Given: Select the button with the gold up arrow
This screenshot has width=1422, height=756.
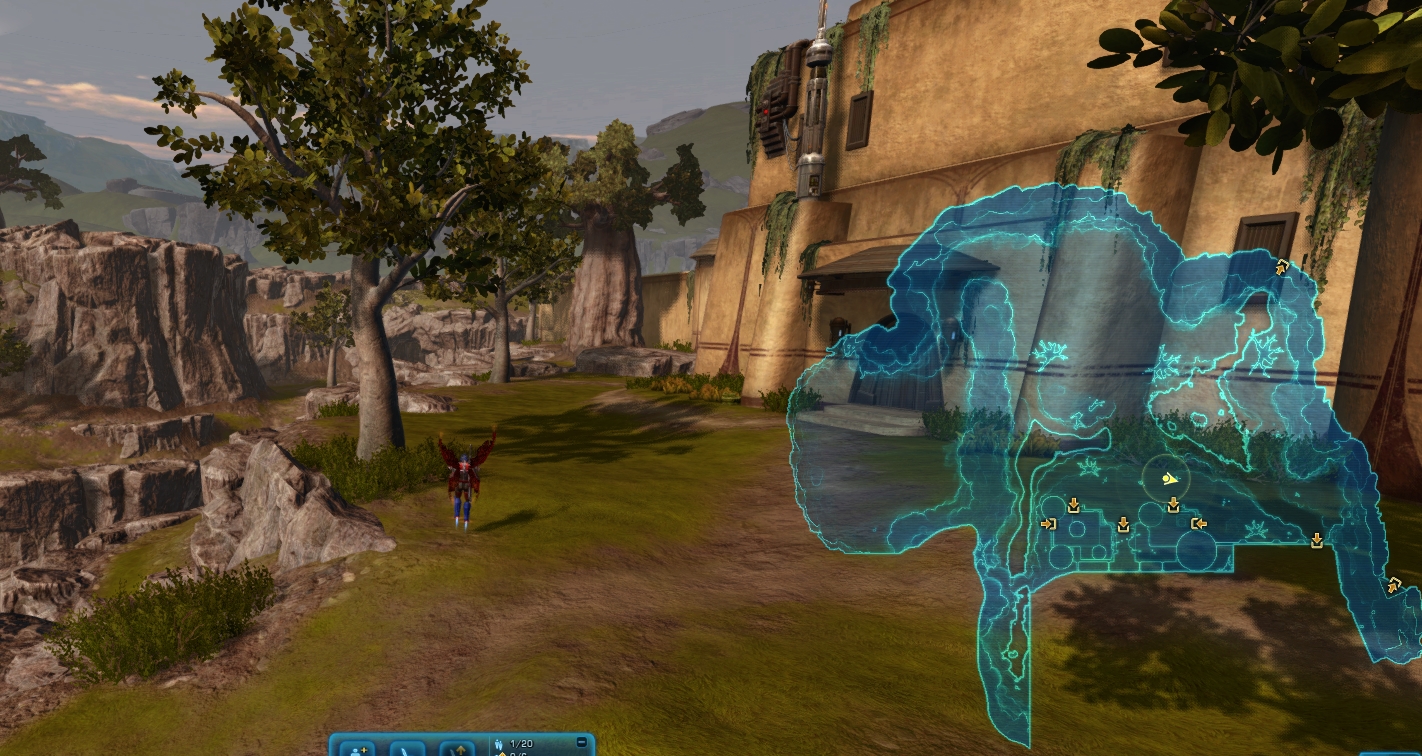Looking at the screenshot, I should [x=458, y=748].
